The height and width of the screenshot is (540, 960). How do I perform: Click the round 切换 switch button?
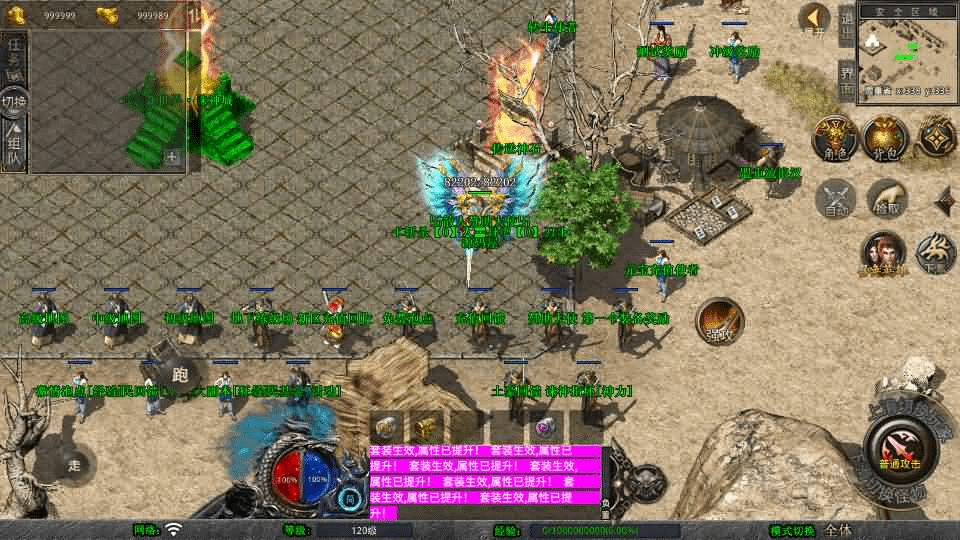14,102
